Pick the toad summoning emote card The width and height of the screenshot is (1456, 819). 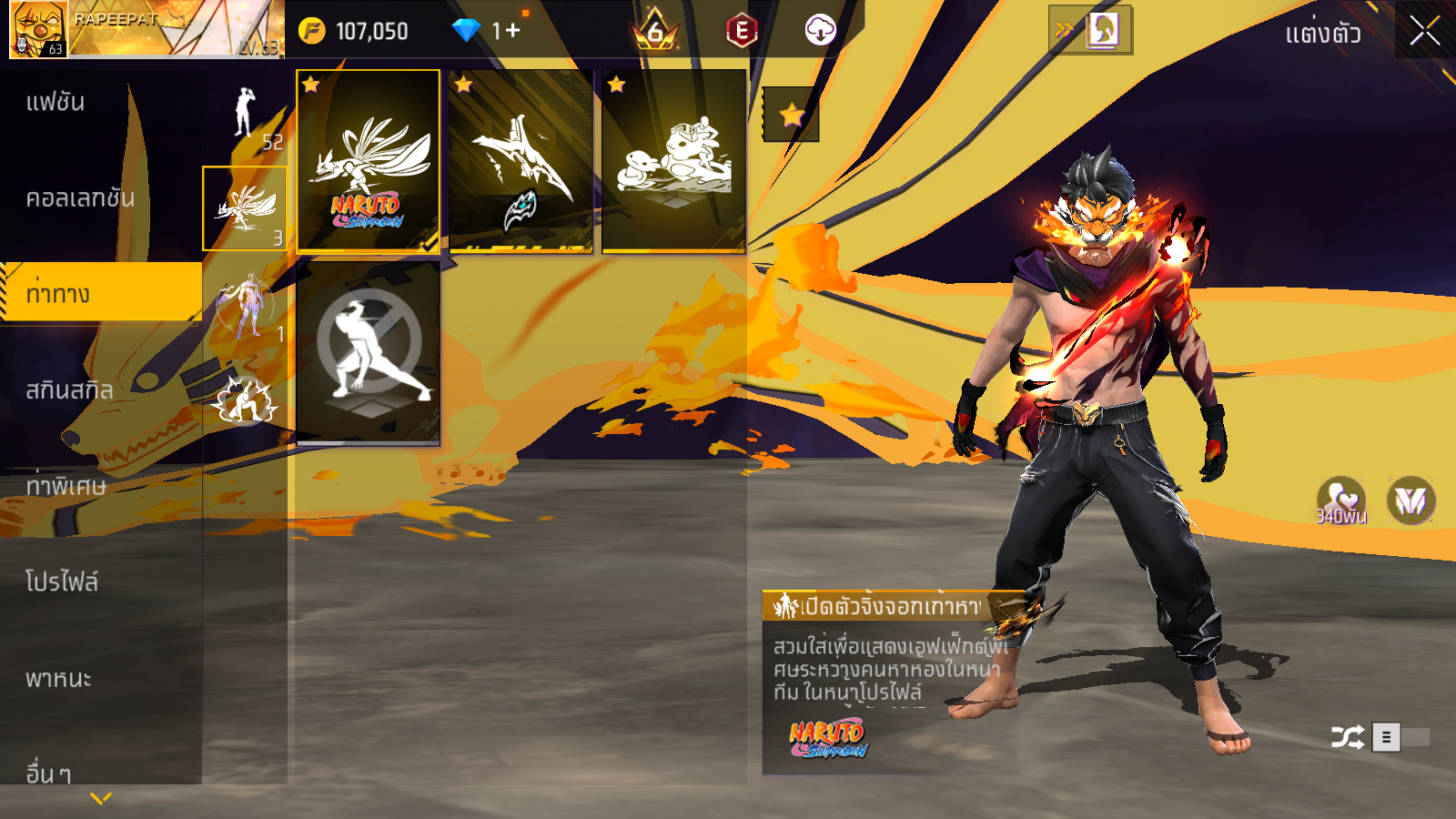click(673, 161)
